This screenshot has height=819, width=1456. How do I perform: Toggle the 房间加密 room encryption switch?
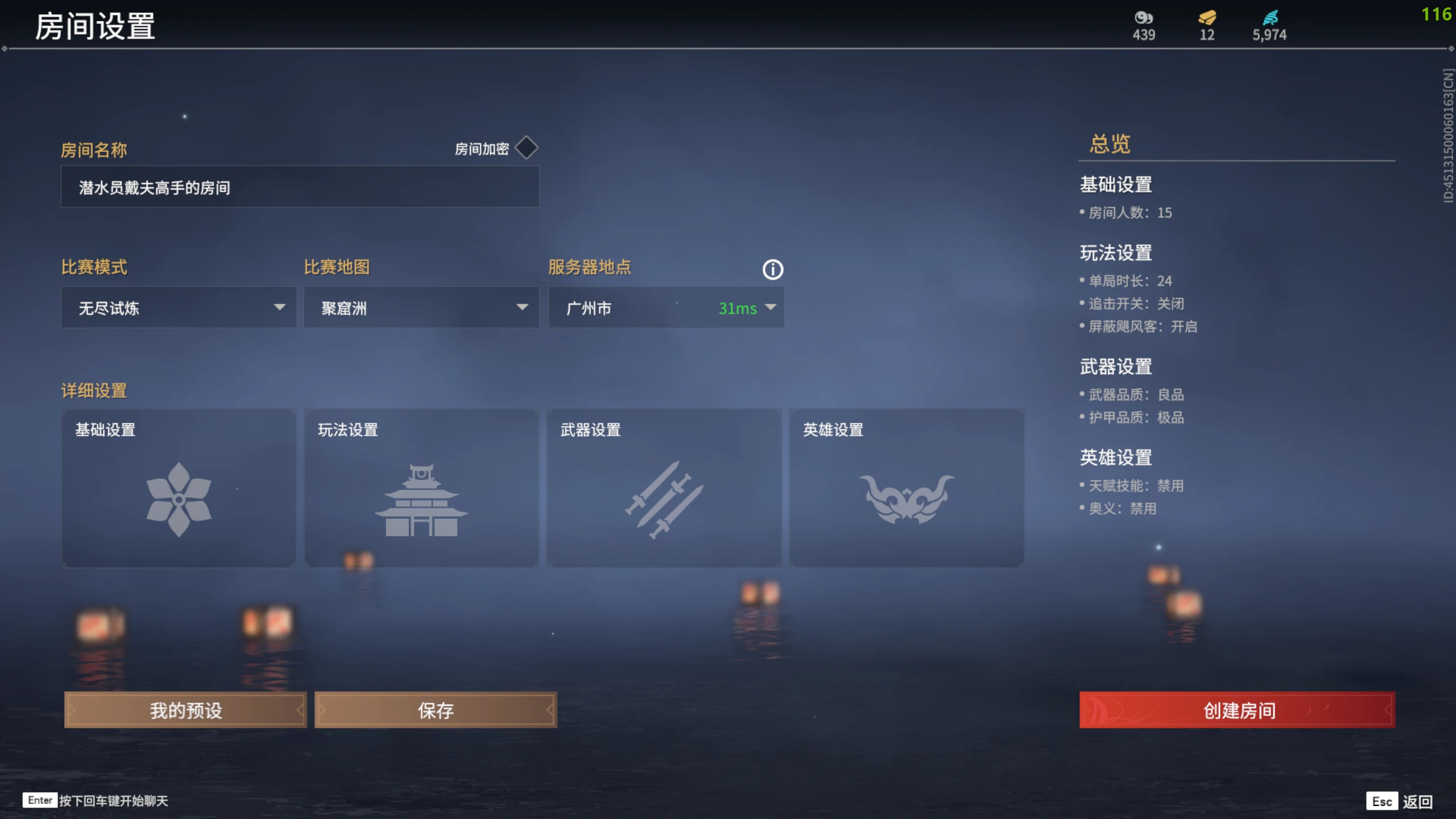click(x=526, y=147)
